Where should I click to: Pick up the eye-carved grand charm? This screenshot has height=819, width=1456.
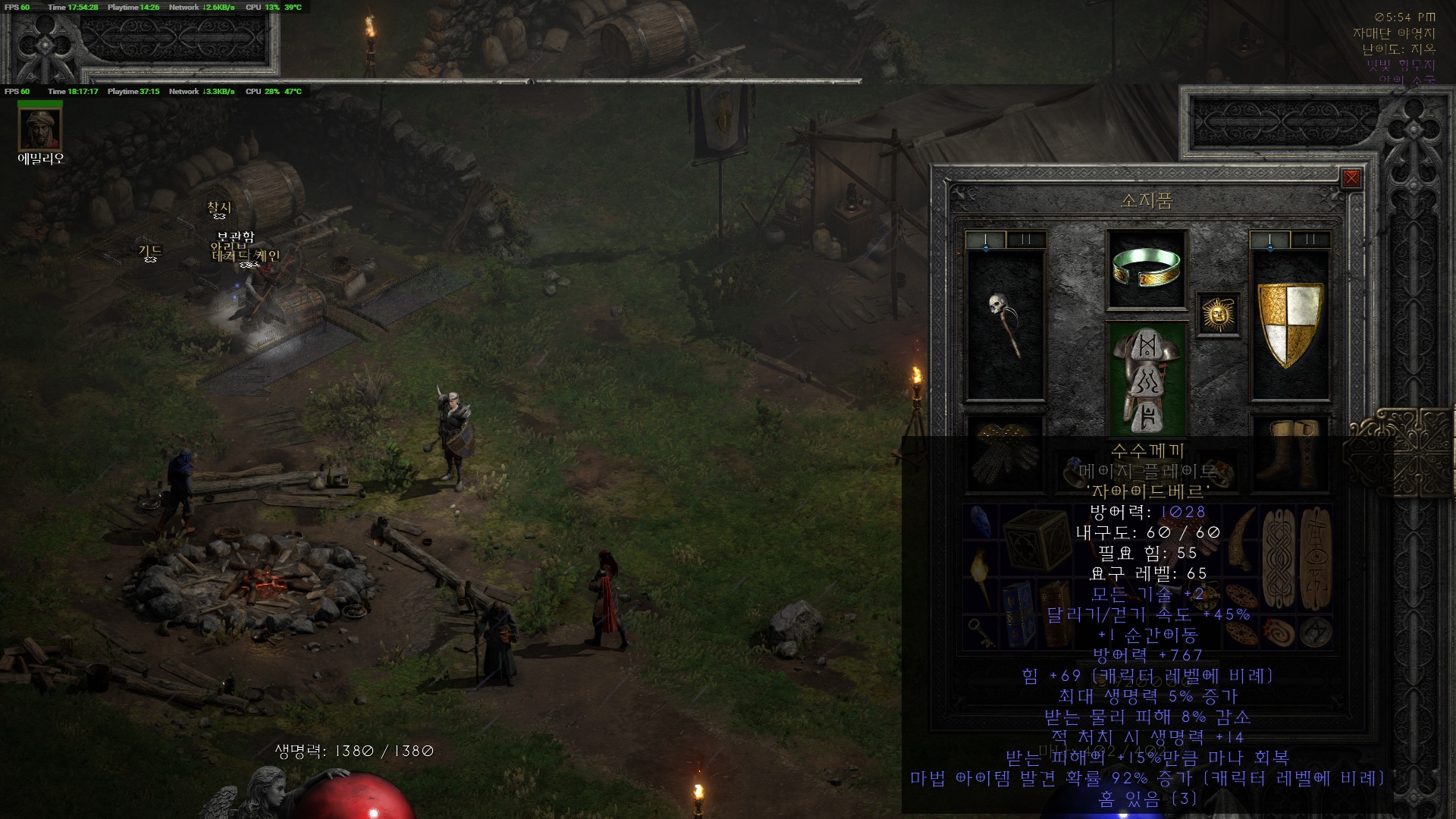click(x=1316, y=558)
